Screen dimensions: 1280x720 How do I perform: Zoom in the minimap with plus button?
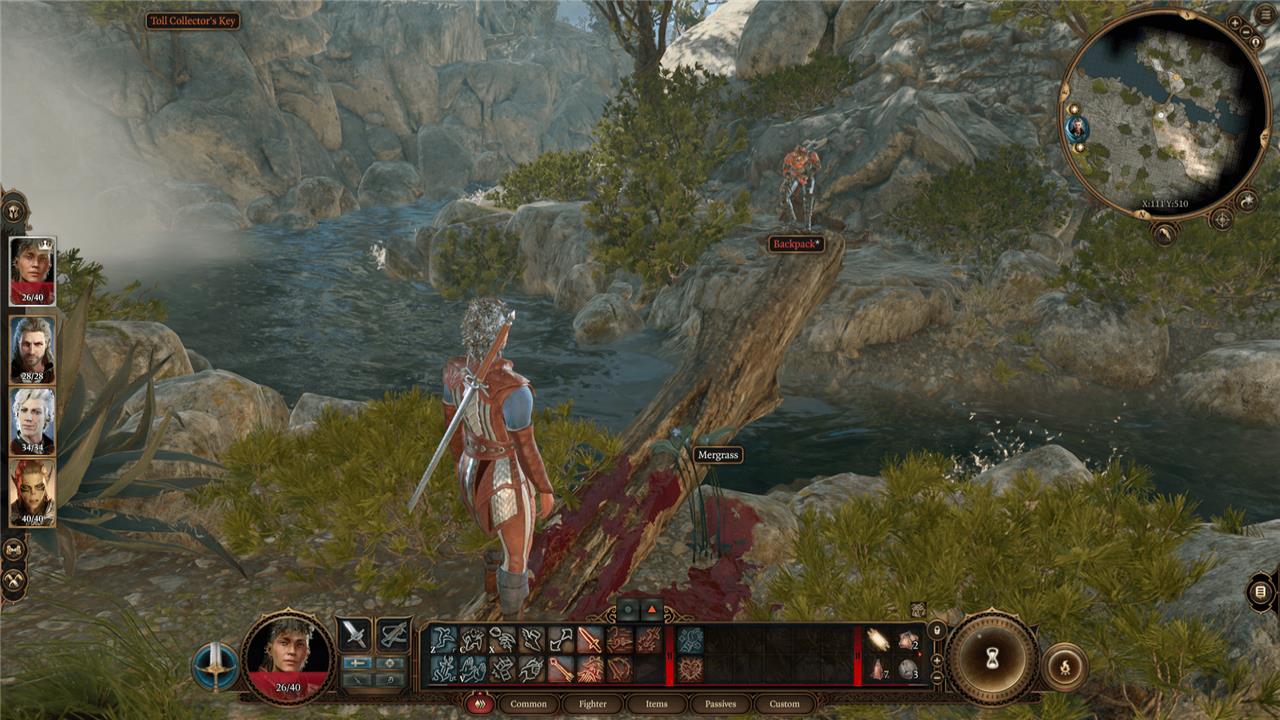(1235, 22)
